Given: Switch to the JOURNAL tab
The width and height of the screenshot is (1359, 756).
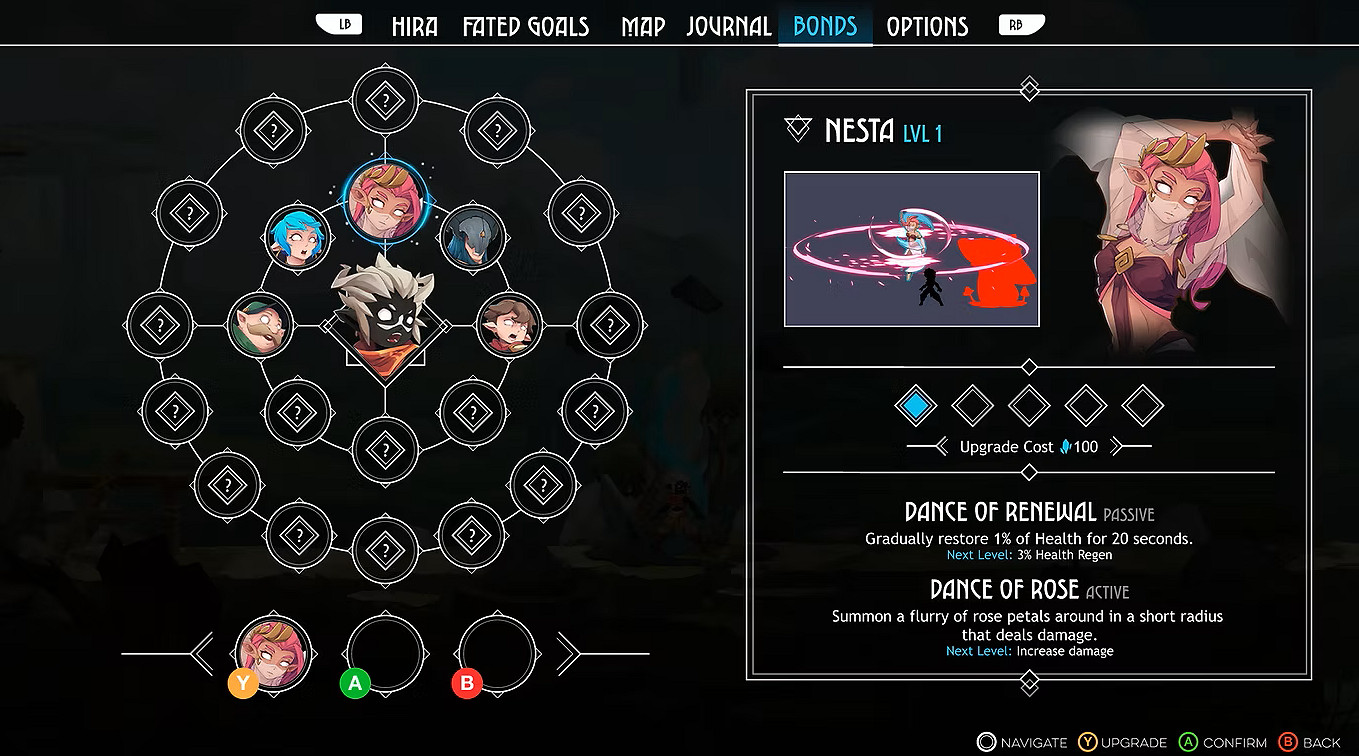Looking at the screenshot, I should pos(729,25).
